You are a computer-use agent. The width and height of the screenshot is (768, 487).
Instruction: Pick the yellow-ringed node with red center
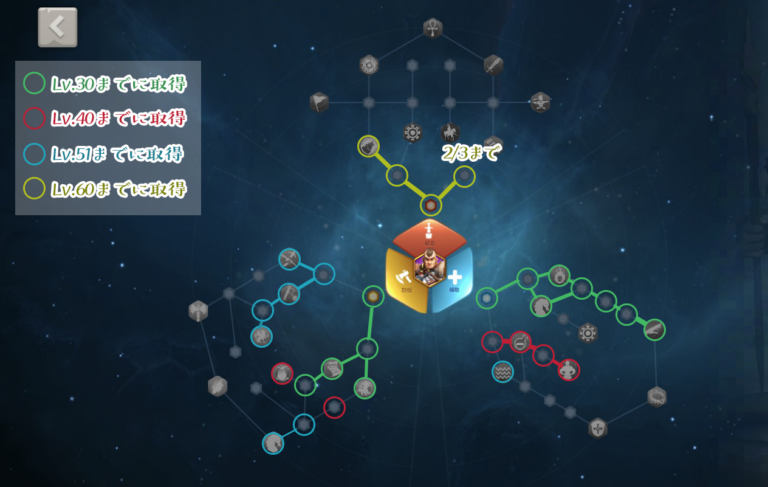click(x=430, y=205)
